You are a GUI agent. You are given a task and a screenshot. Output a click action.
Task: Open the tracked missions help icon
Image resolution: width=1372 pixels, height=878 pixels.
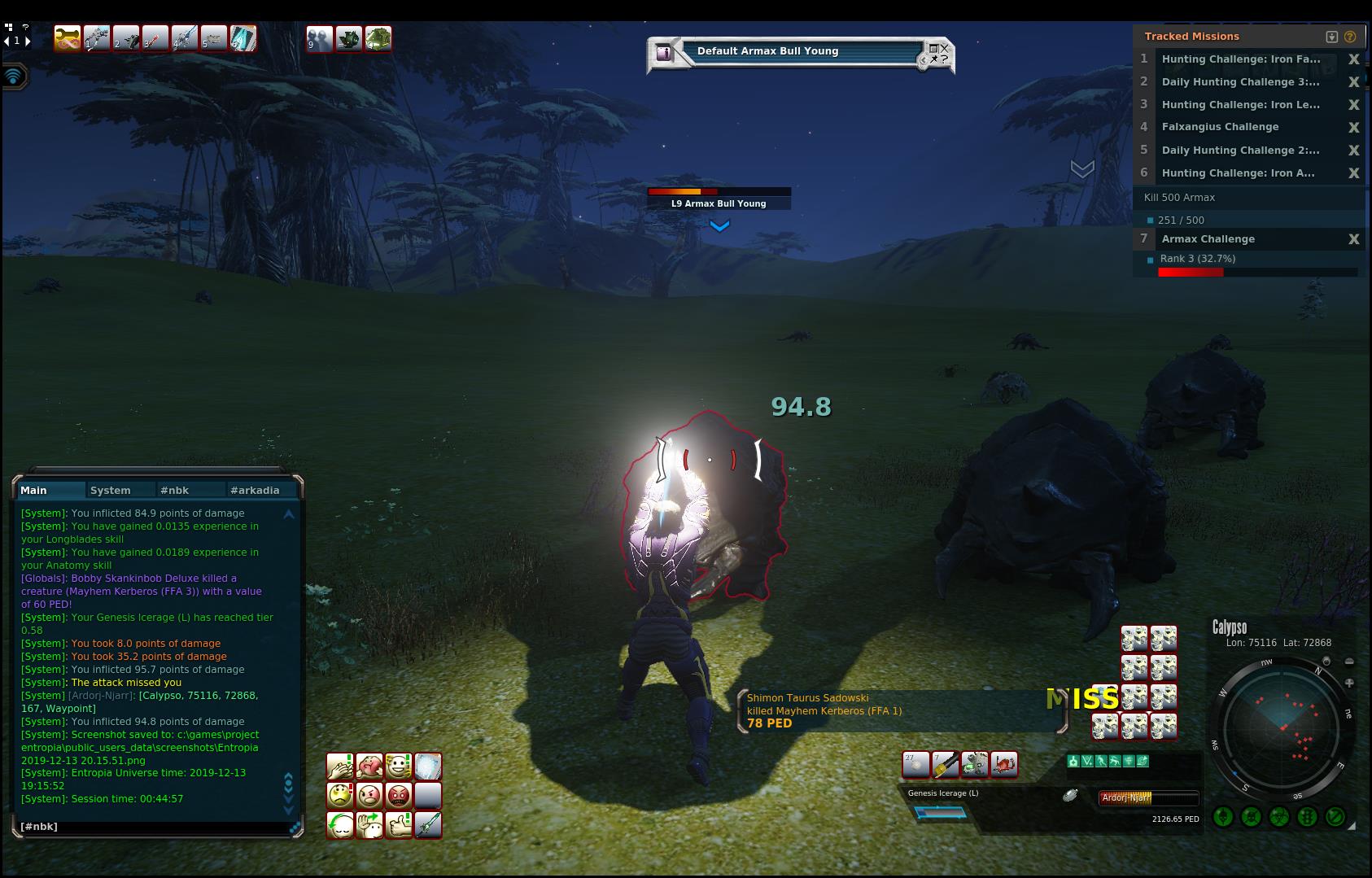[1350, 37]
